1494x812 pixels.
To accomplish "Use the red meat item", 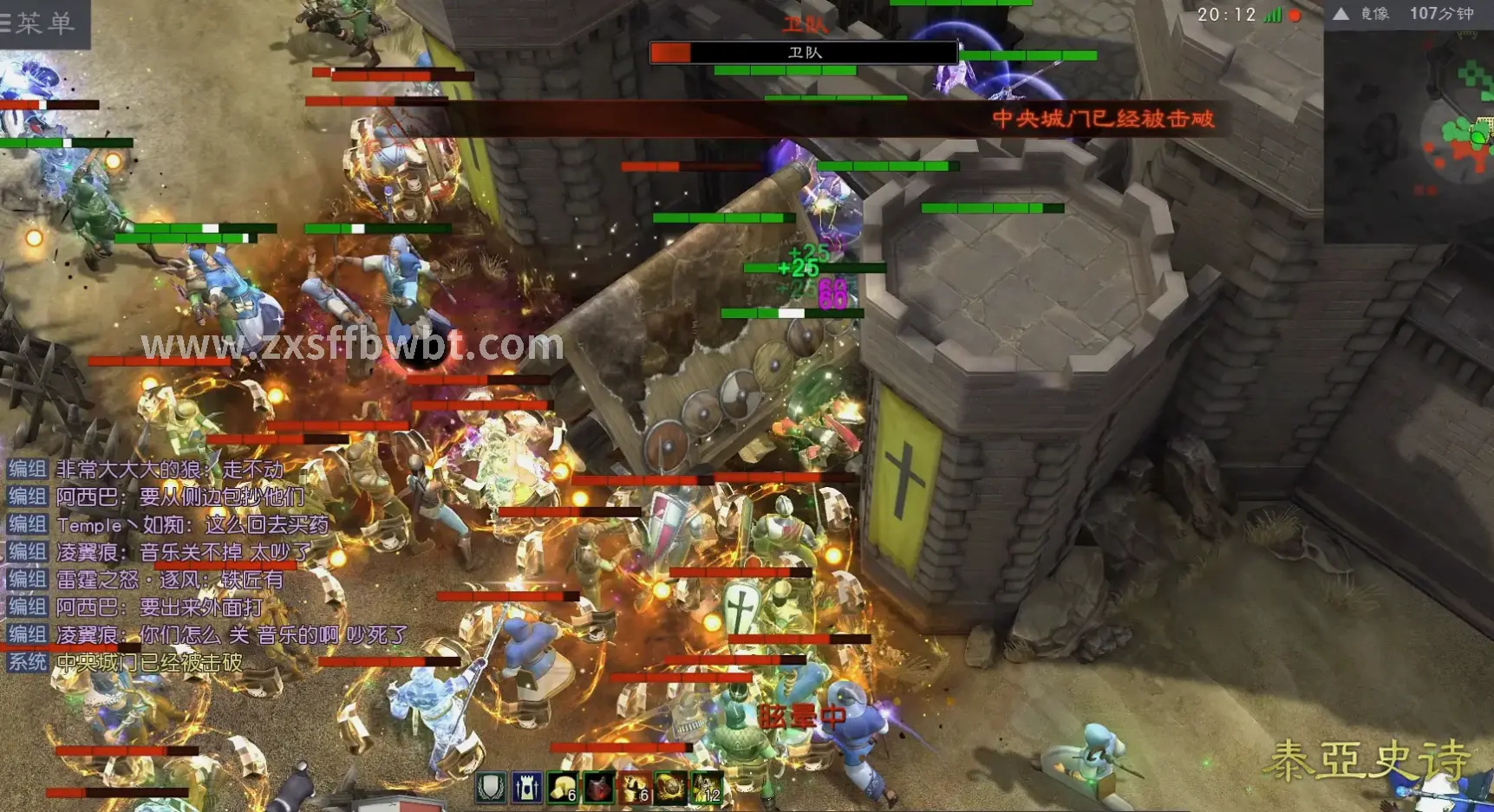I will (598, 788).
